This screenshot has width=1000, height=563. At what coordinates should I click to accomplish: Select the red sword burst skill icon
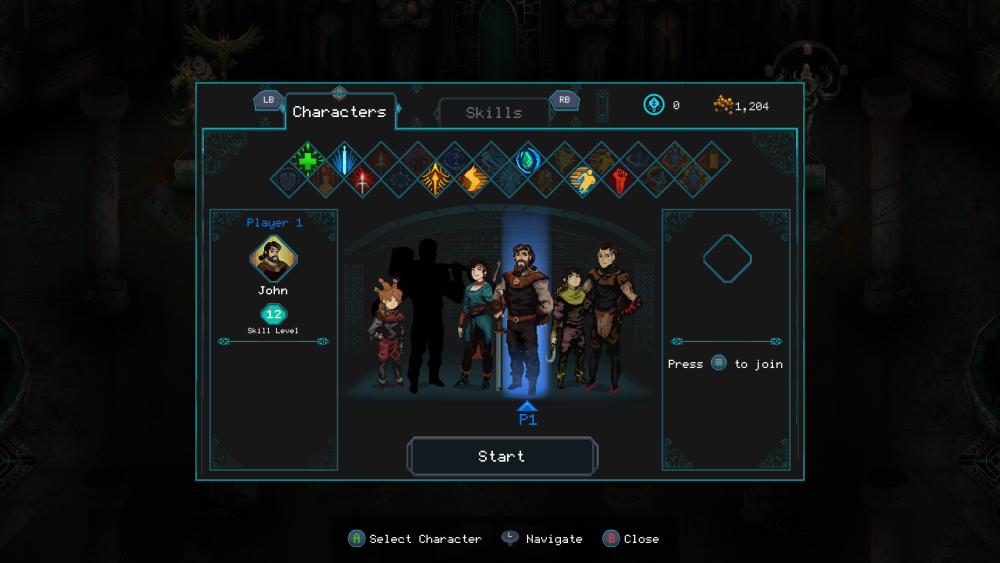click(362, 180)
